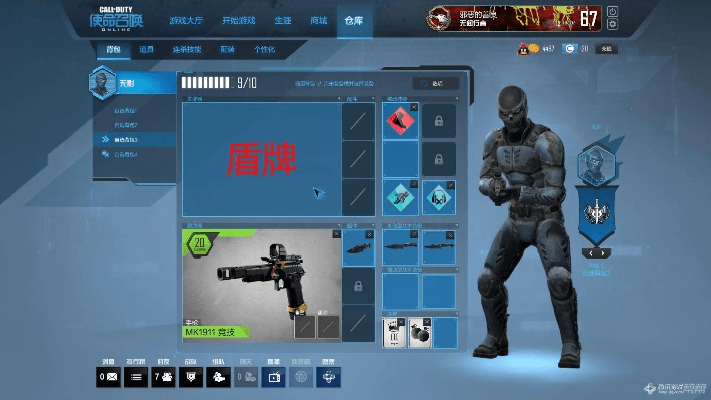Click the red perk icon slot
The height and width of the screenshot is (400, 711).
pyautogui.click(x=401, y=121)
